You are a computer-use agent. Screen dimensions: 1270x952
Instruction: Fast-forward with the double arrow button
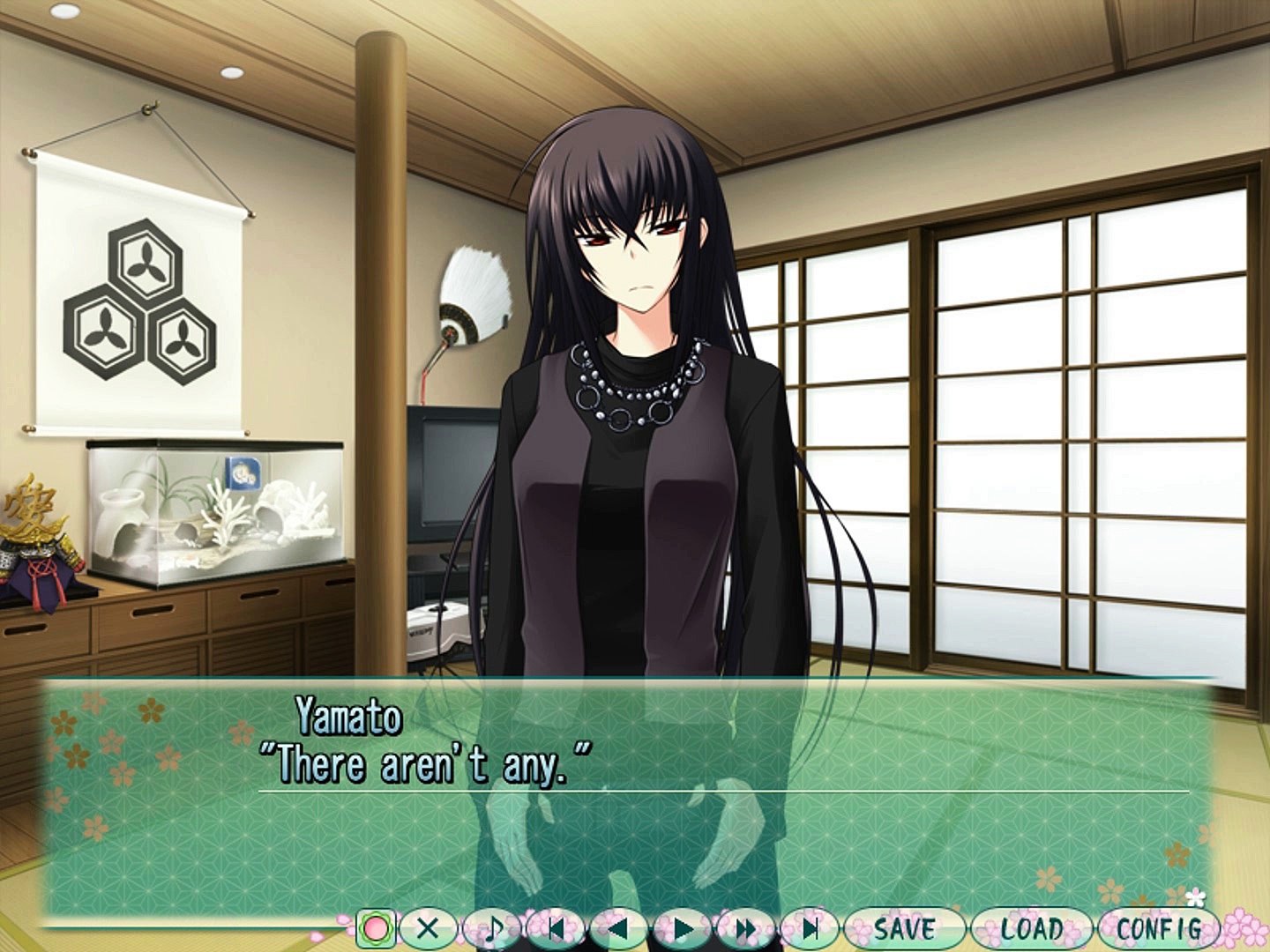point(746,928)
